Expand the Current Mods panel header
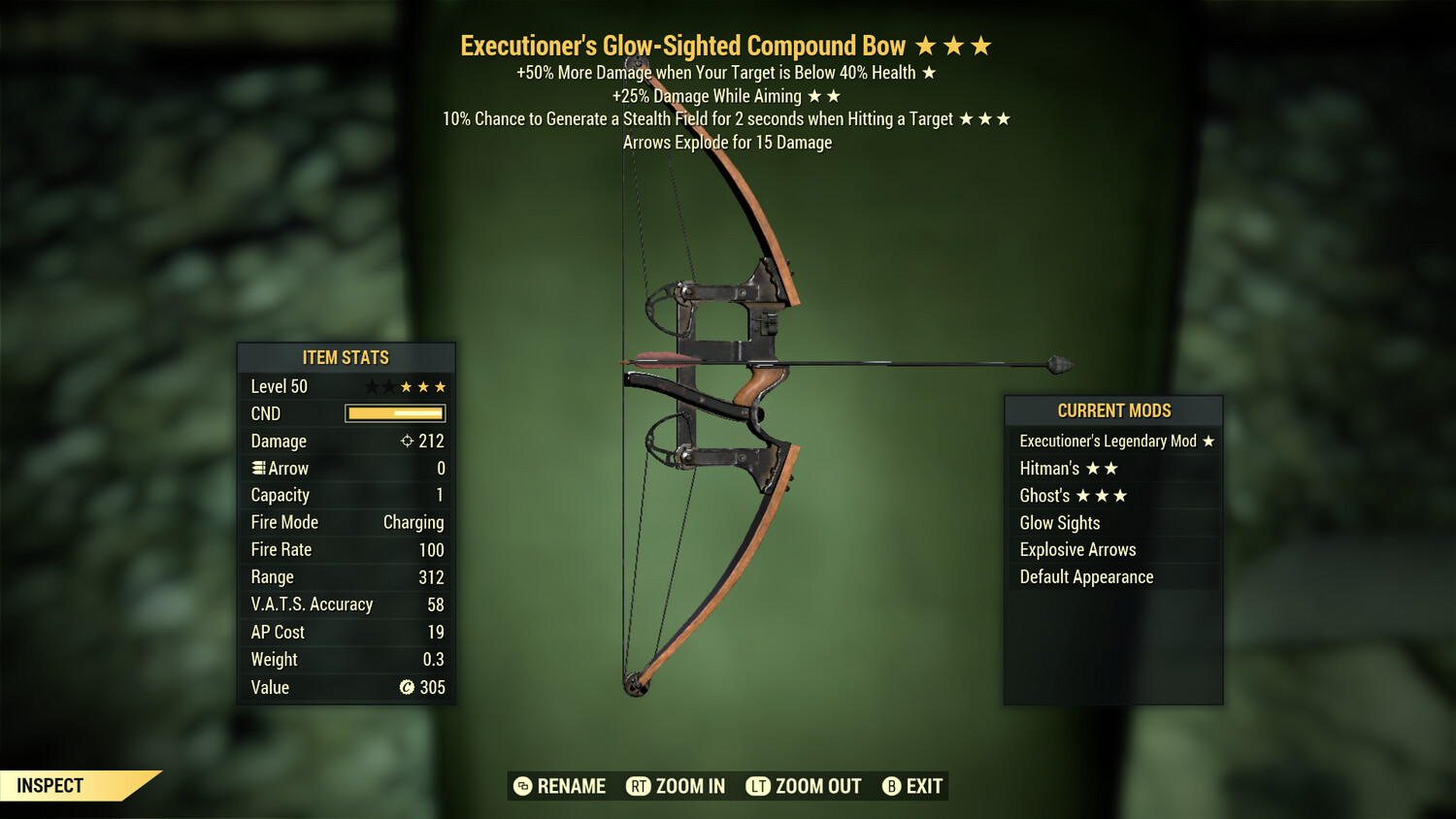The width and height of the screenshot is (1456, 819). [1112, 410]
